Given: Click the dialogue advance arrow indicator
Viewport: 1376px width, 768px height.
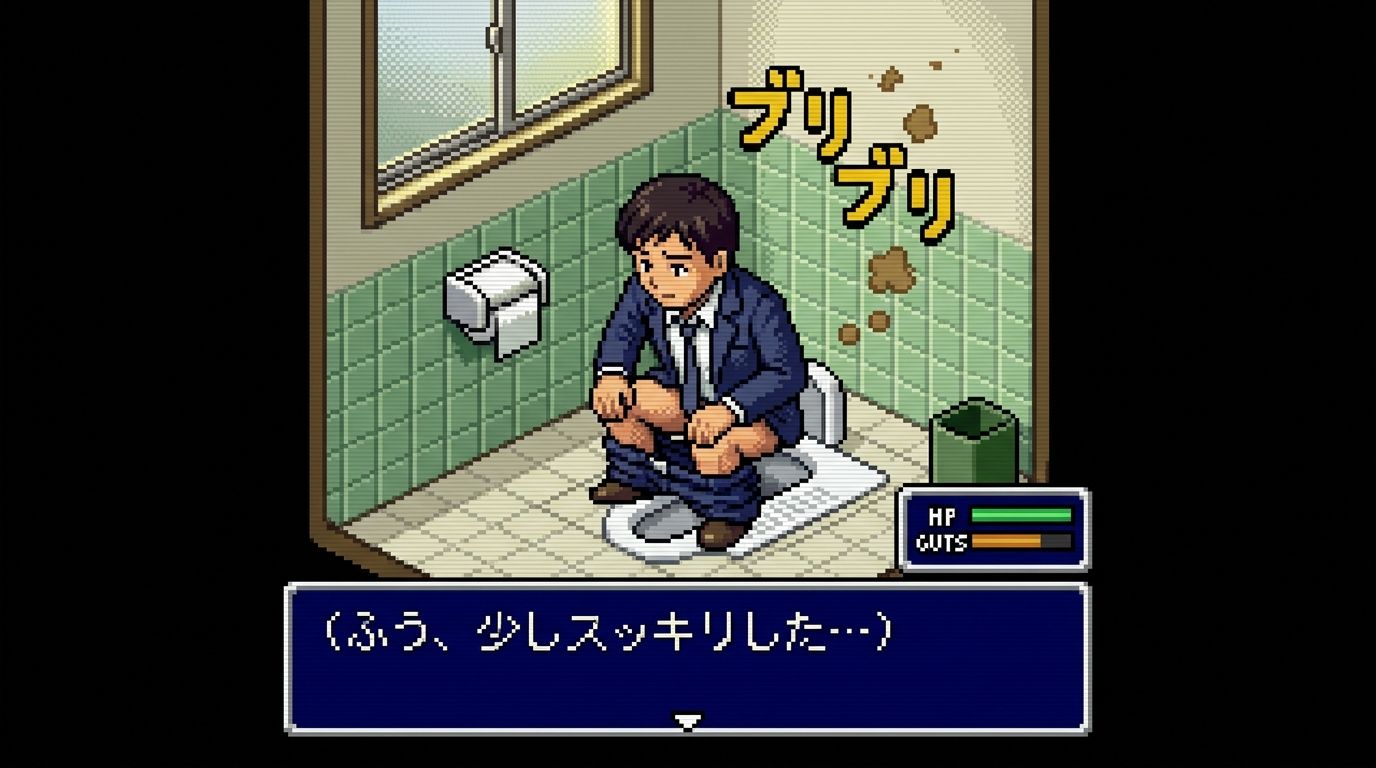Looking at the screenshot, I should click(x=687, y=720).
